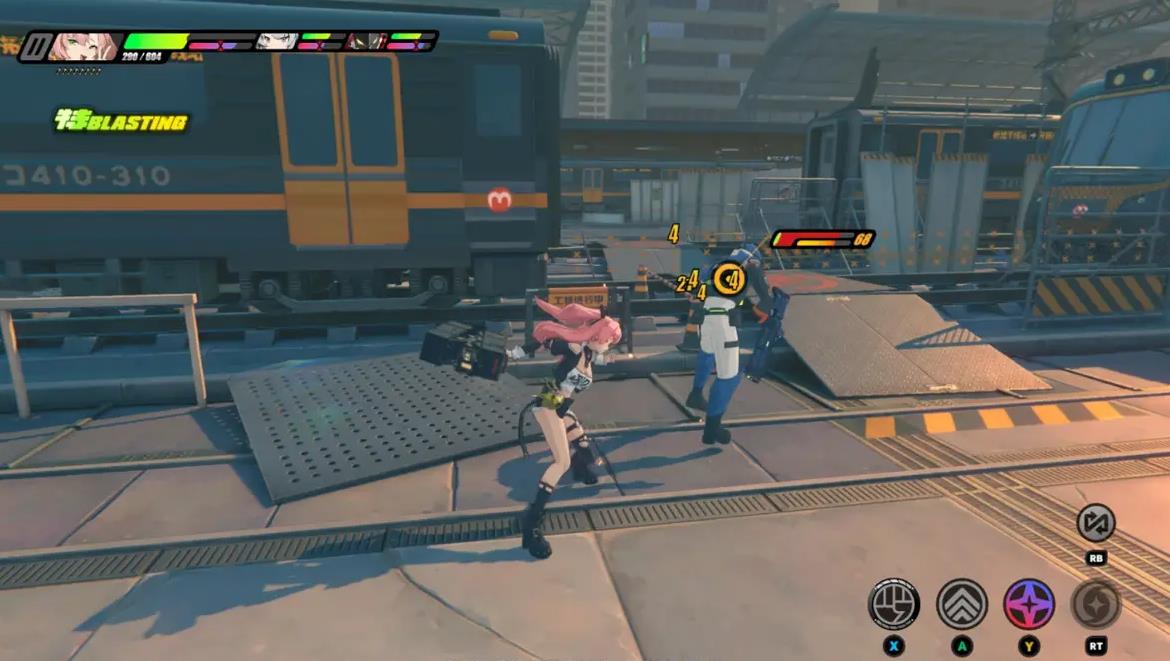Tap the character swap arrows icon
The image size is (1170, 661).
point(1096,522)
